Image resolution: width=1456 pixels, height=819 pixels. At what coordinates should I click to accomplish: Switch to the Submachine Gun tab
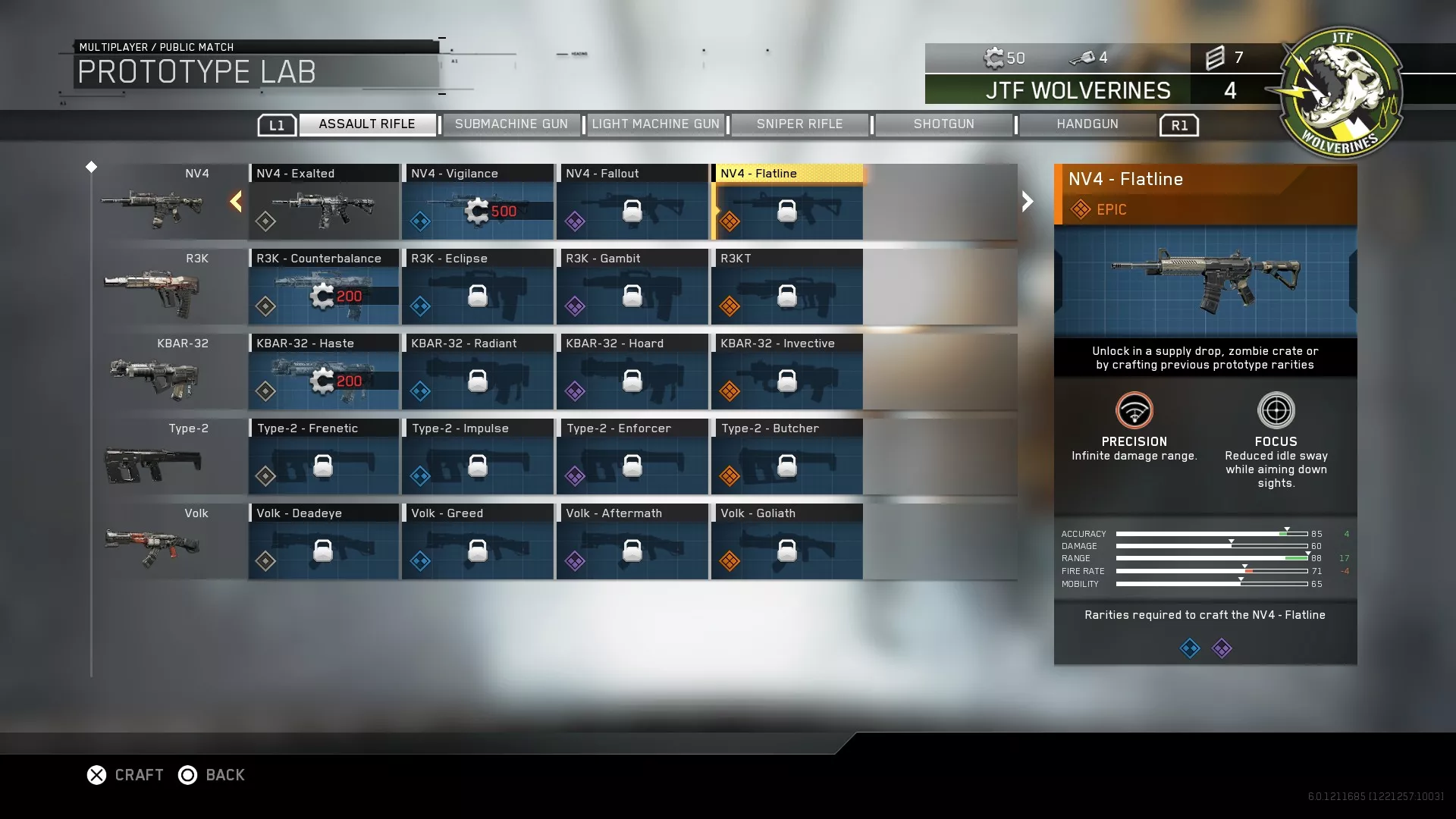(511, 124)
